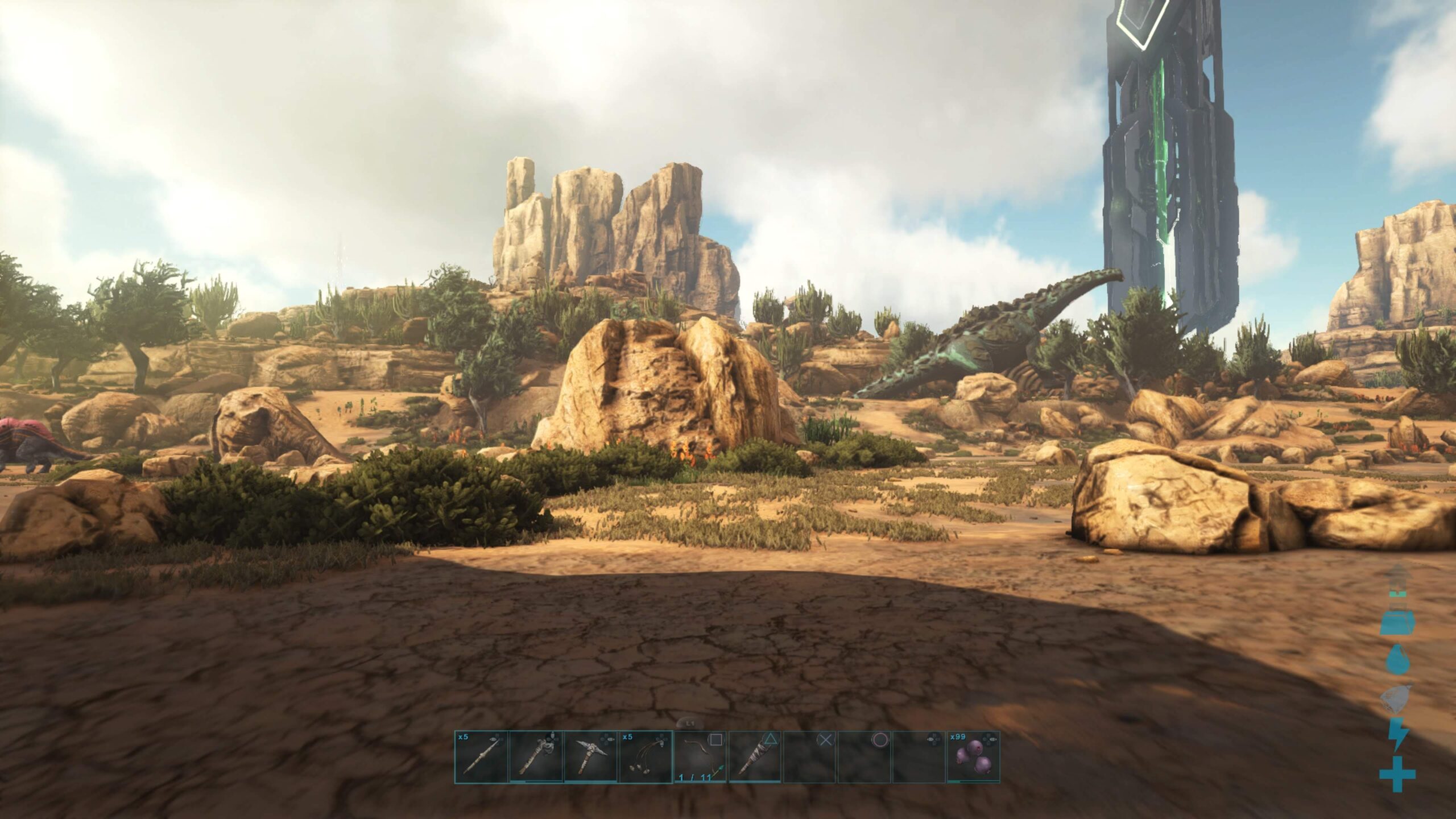Select the spear stack hotbar slot
The width and height of the screenshot is (1456, 819).
[481, 757]
